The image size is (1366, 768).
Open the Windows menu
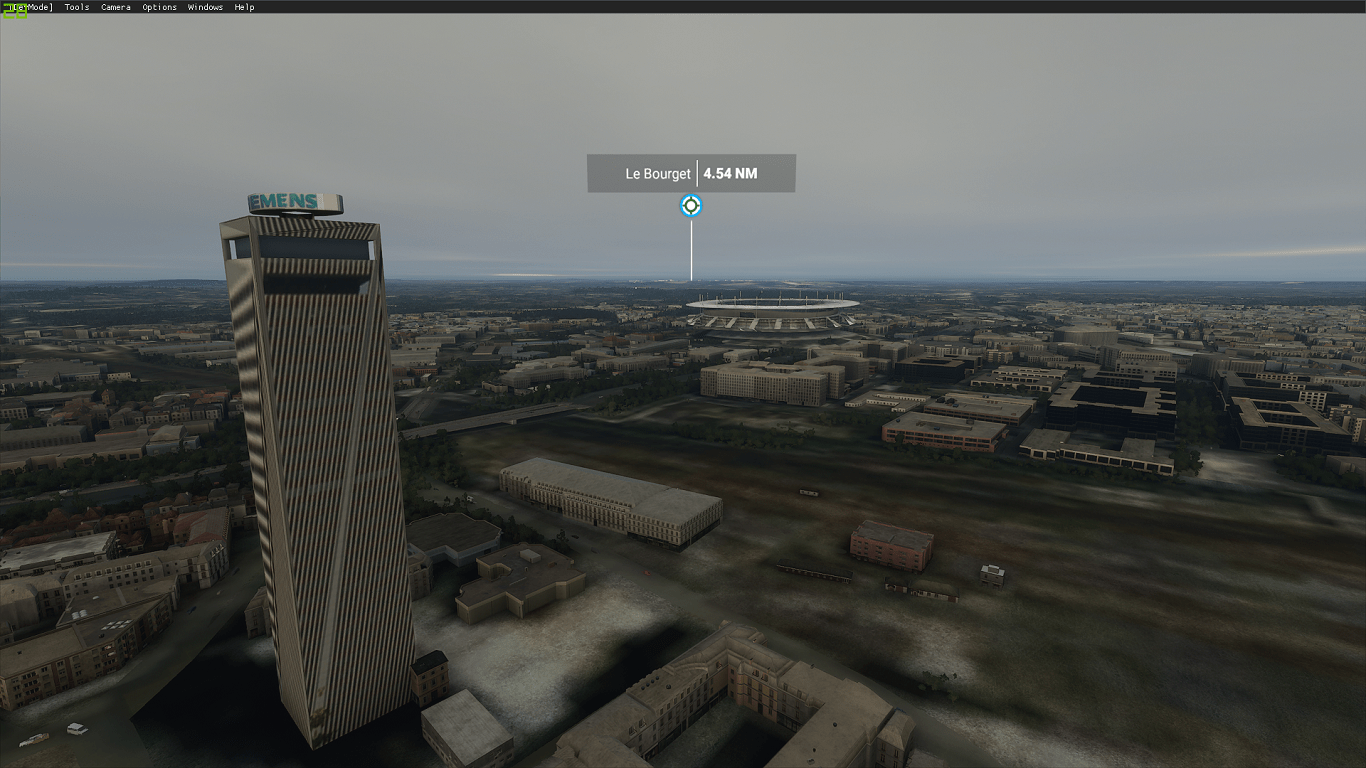pos(205,7)
